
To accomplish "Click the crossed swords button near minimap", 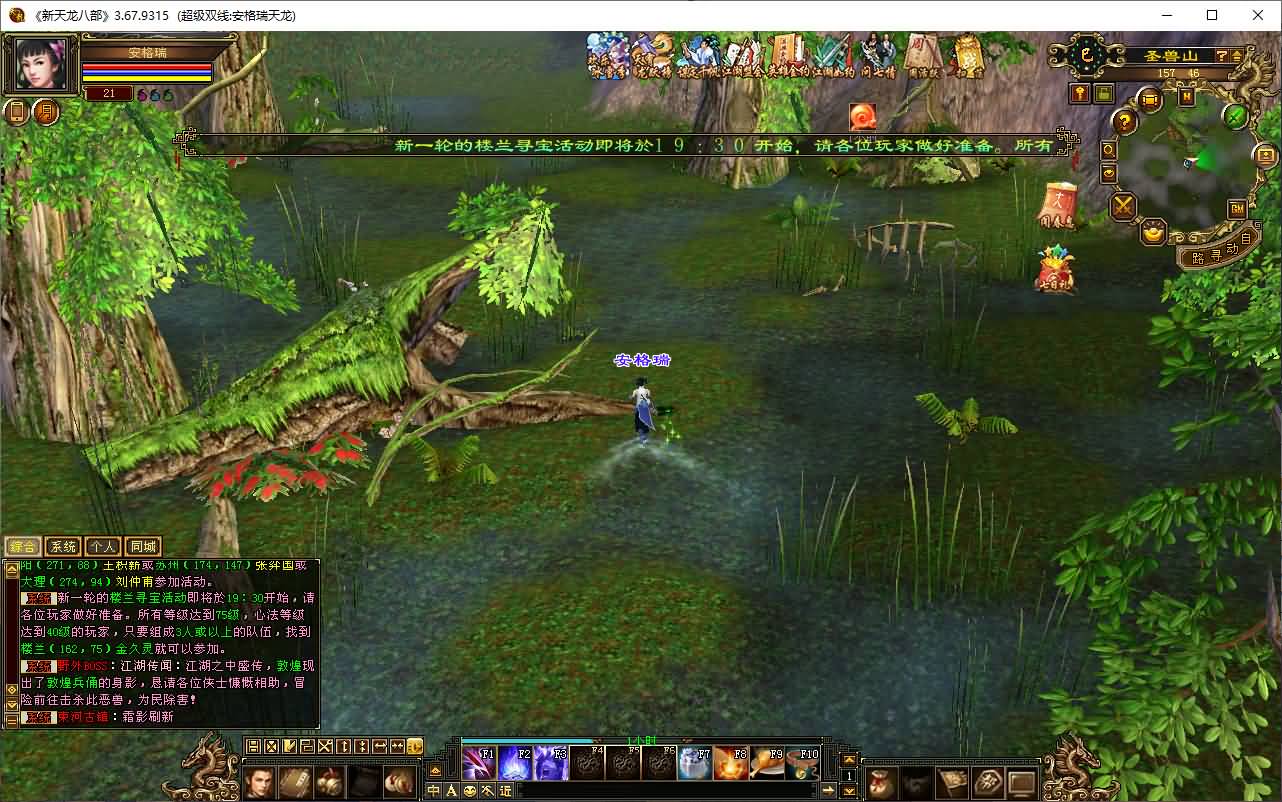I will click(x=1124, y=207).
